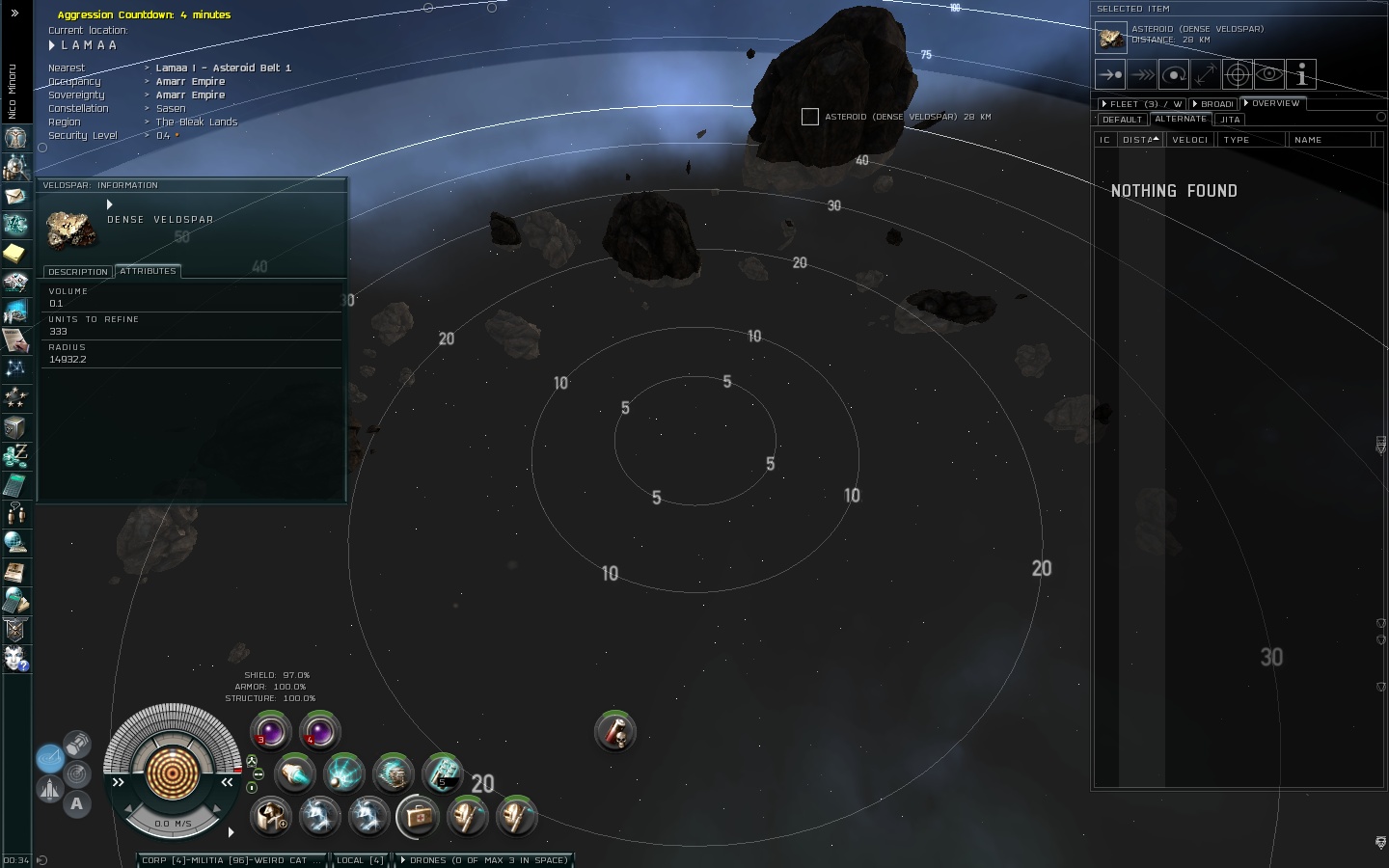Open the scanner radar button
Image resolution: width=1389 pixels, height=868 pixels.
(x=77, y=773)
